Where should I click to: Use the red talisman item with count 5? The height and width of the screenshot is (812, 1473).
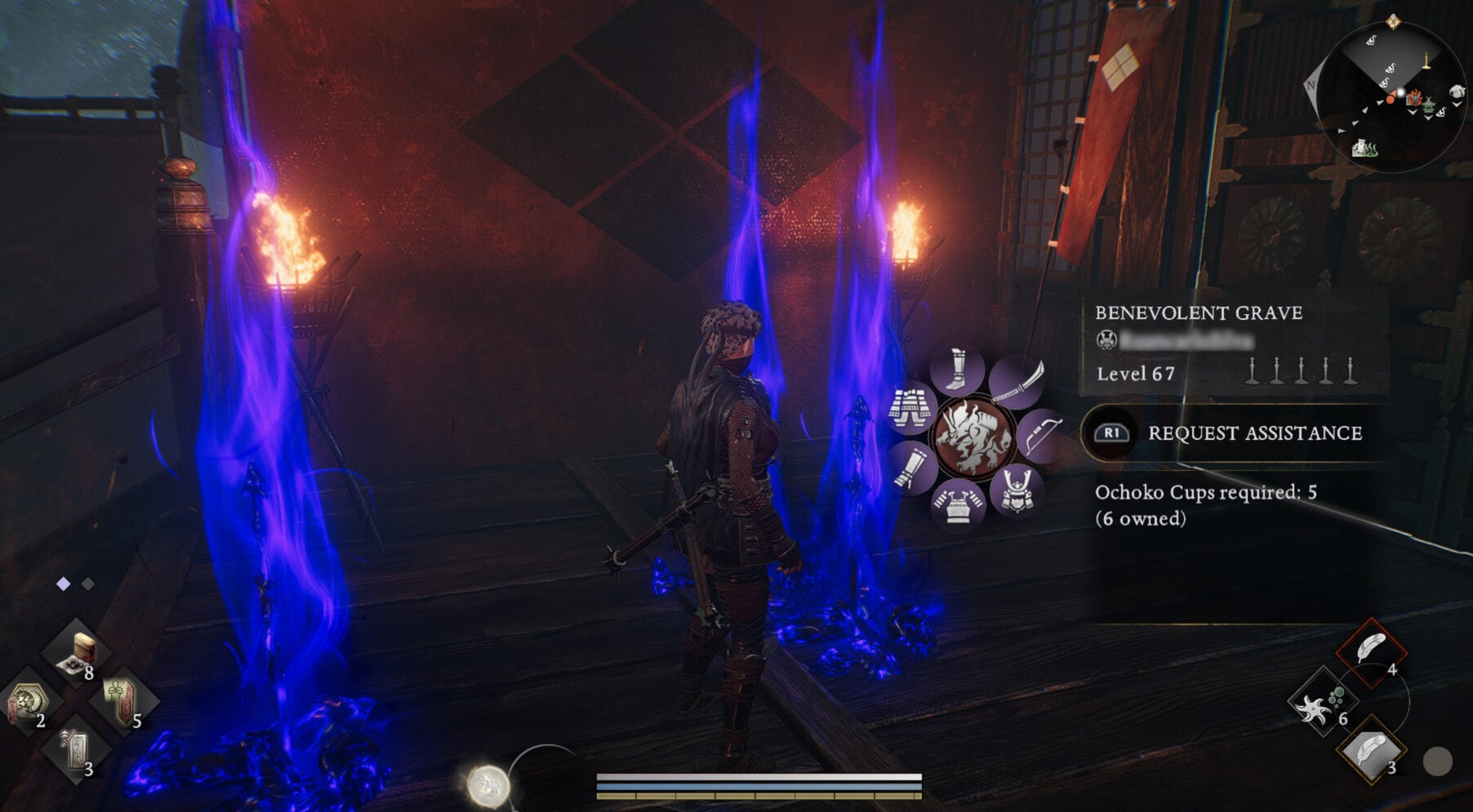pos(122,700)
